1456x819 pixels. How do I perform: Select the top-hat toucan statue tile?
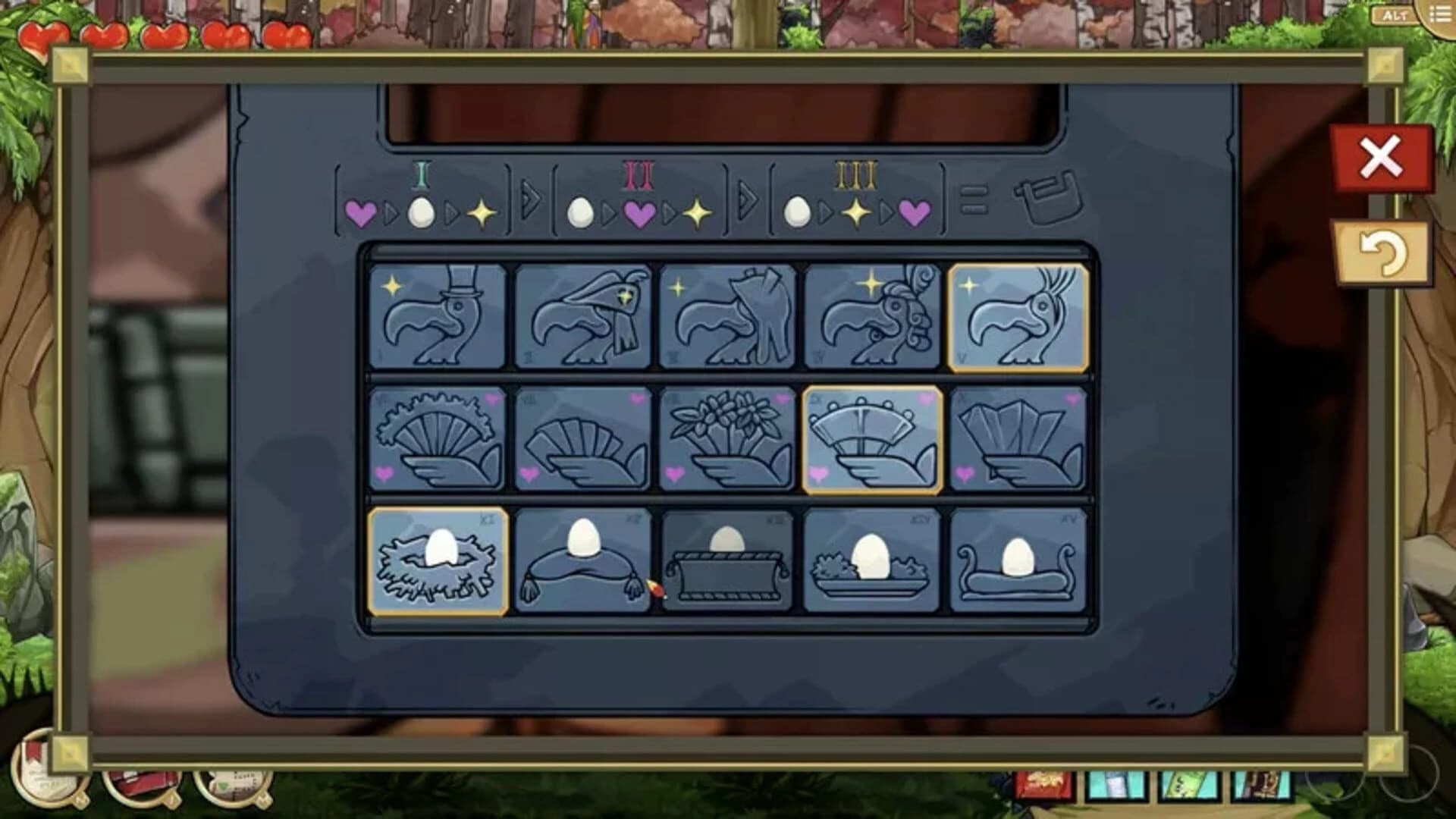tap(436, 315)
